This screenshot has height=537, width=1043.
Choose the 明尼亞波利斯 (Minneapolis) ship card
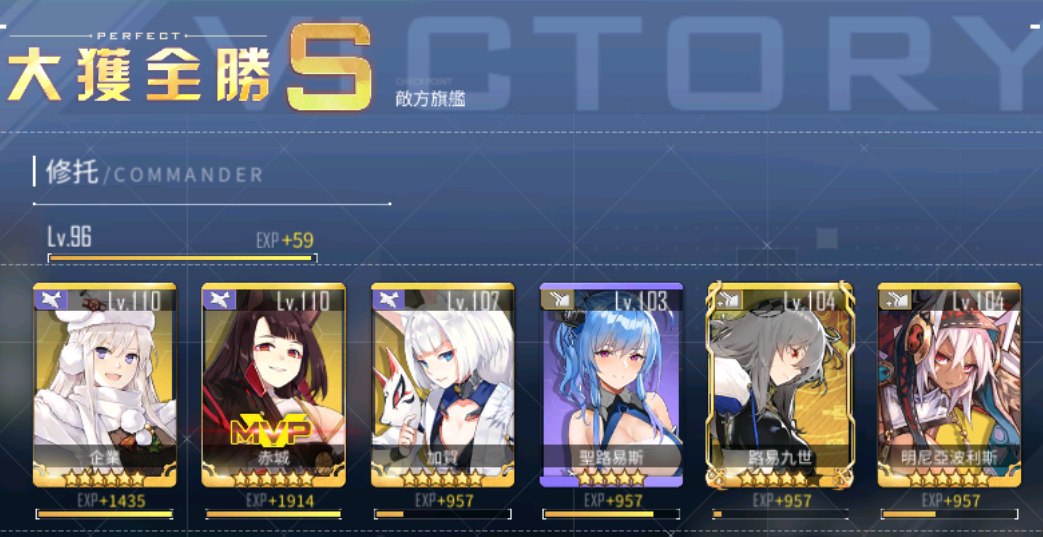click(x=949, y=385)
